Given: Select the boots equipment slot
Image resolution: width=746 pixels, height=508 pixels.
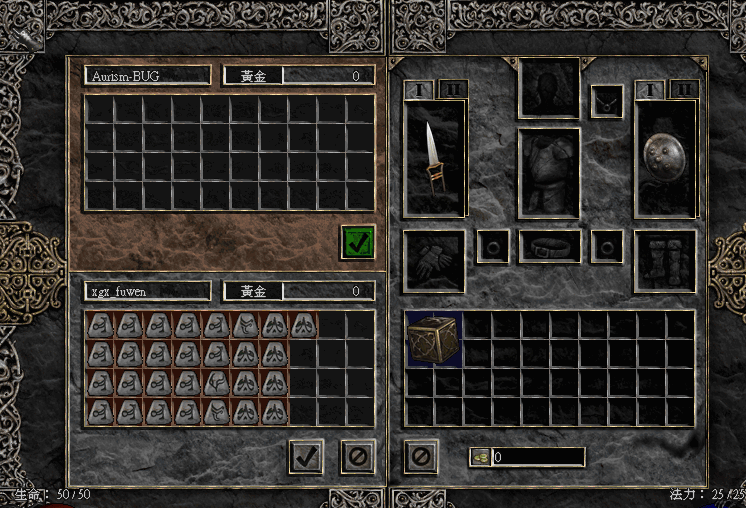Looking at the screenshot, I should tap(665, 260).
